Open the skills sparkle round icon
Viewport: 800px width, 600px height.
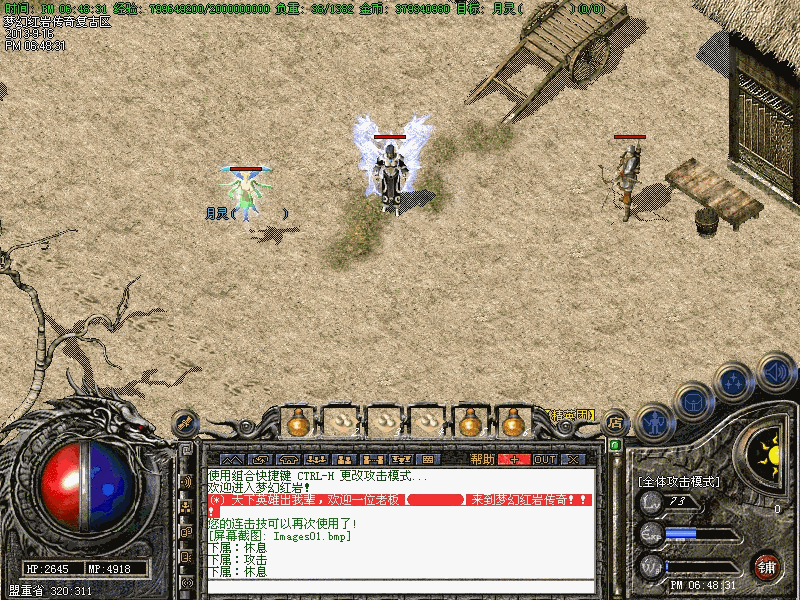coord(735,381)
